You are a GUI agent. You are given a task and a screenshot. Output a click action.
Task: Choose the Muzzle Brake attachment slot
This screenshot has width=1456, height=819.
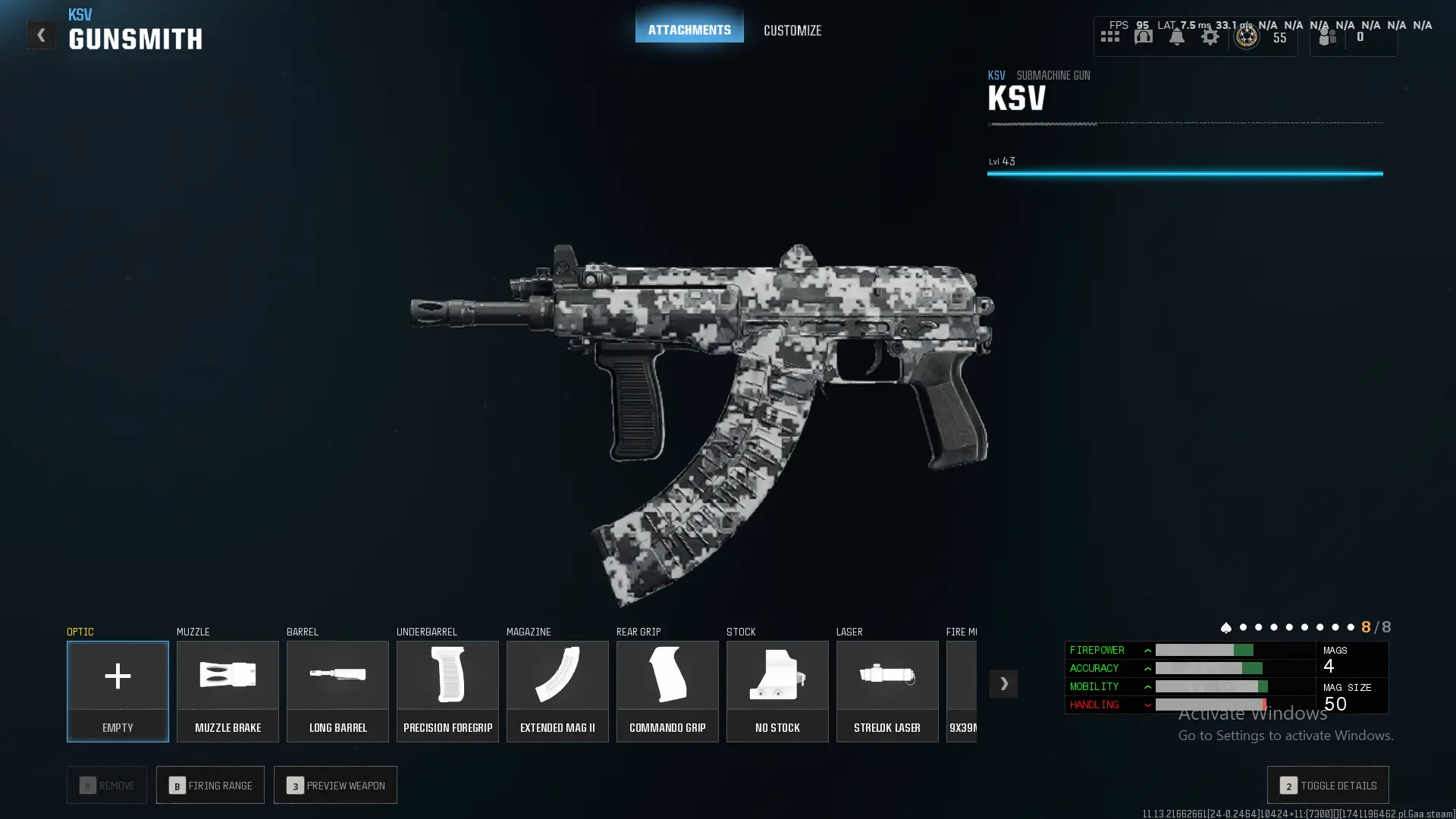click(x=227, y=691)
